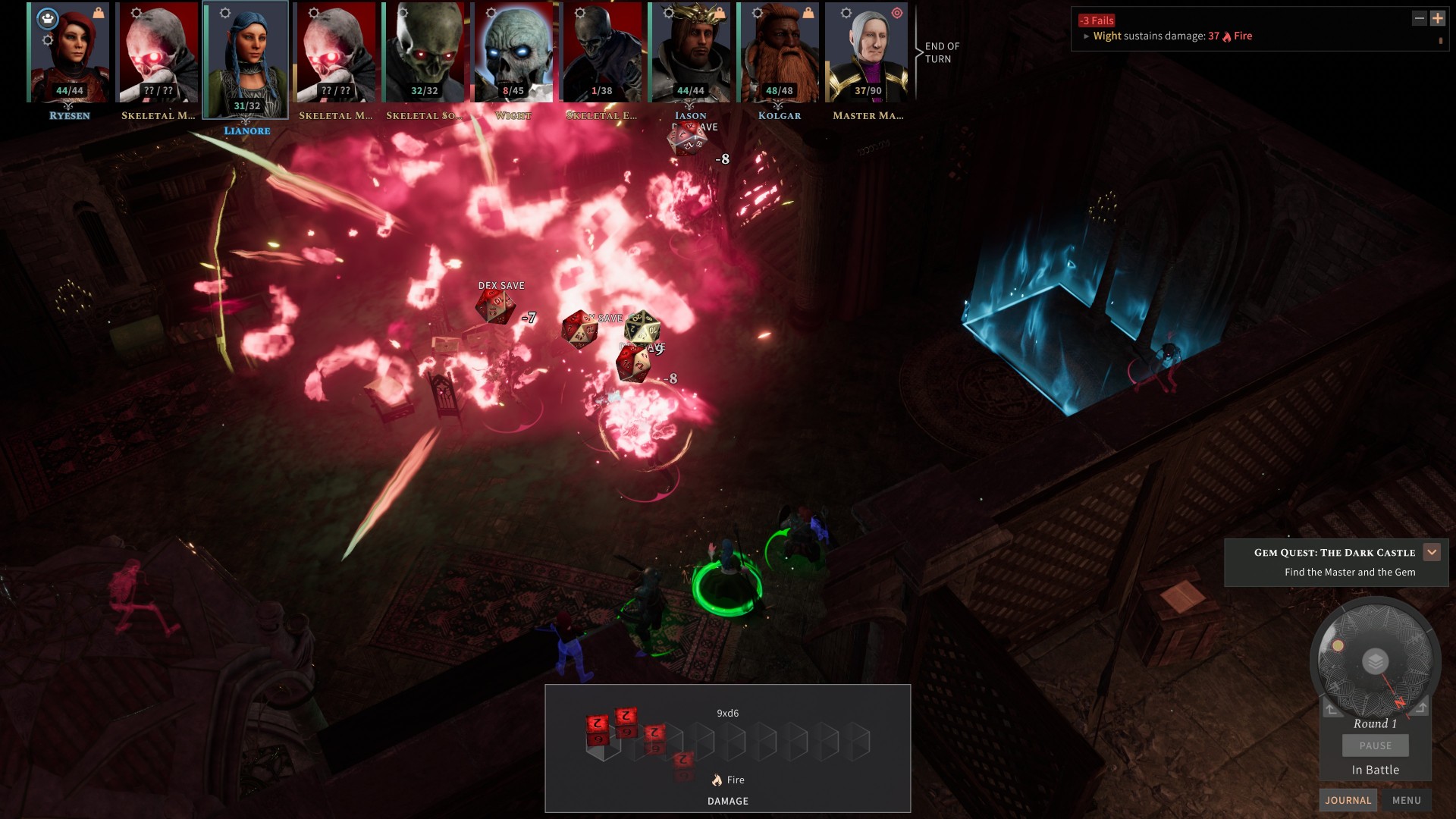Open the game Menu
Screen dimensions: 1456x819
click(x=1406, y=800)
